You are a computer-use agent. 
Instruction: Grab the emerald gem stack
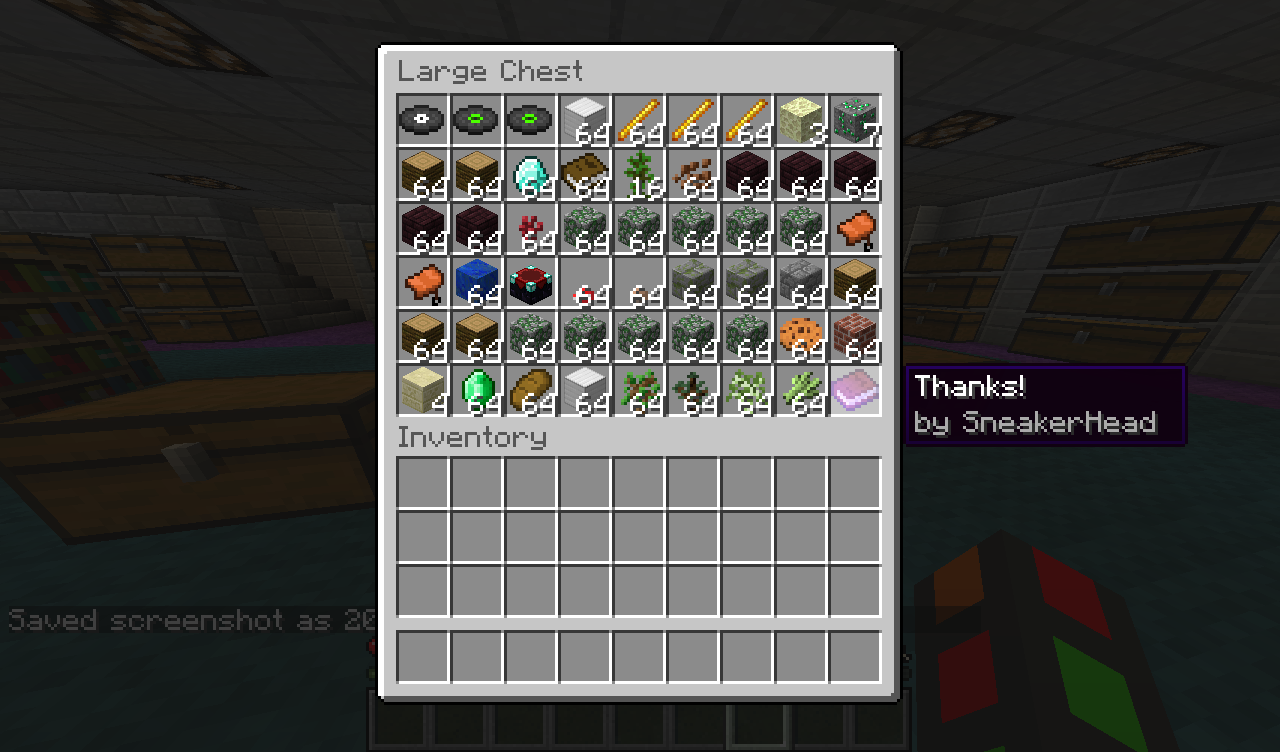[x=476, y=390]
